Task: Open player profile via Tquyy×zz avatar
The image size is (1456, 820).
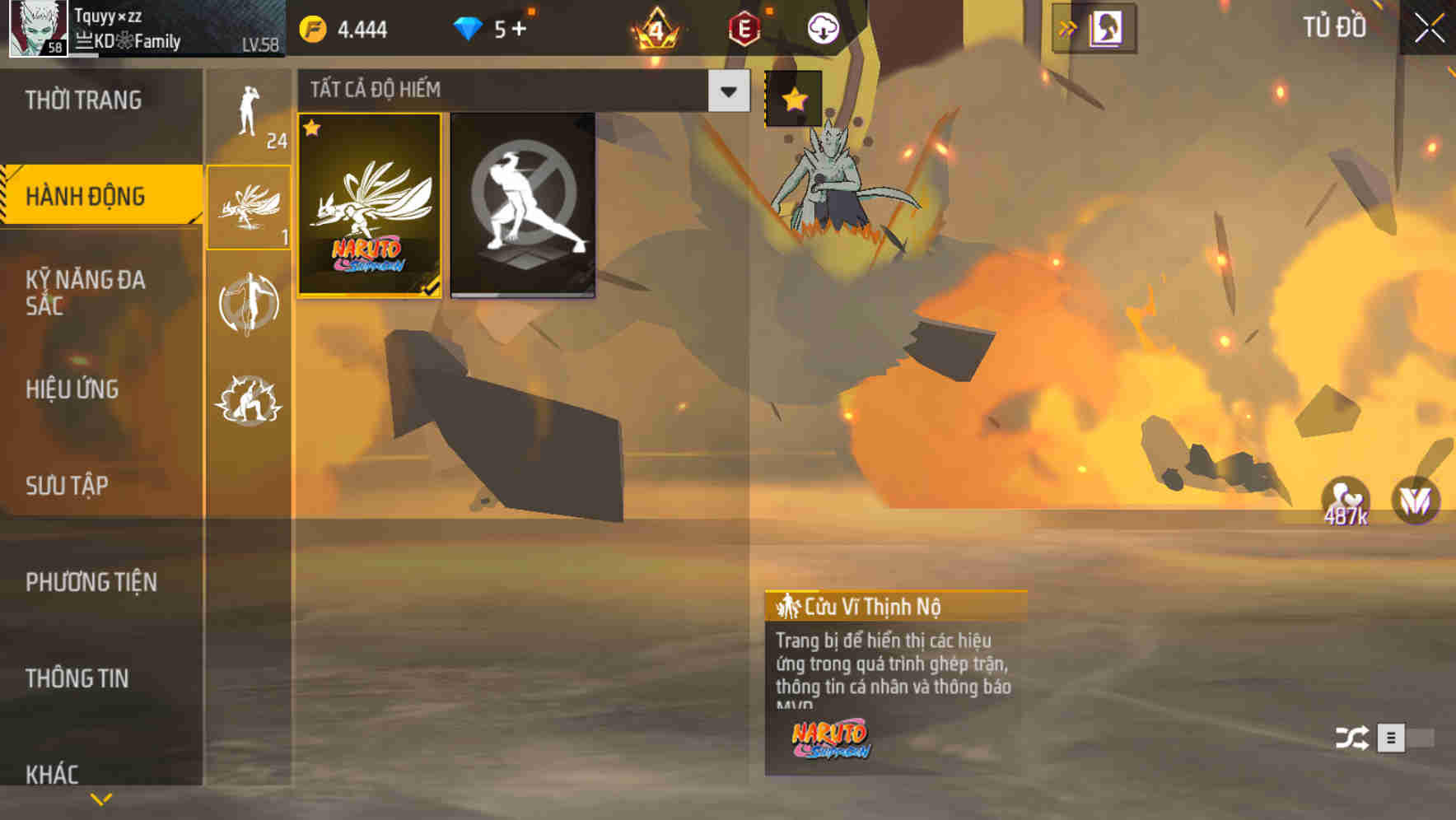Action: (36, 30)
